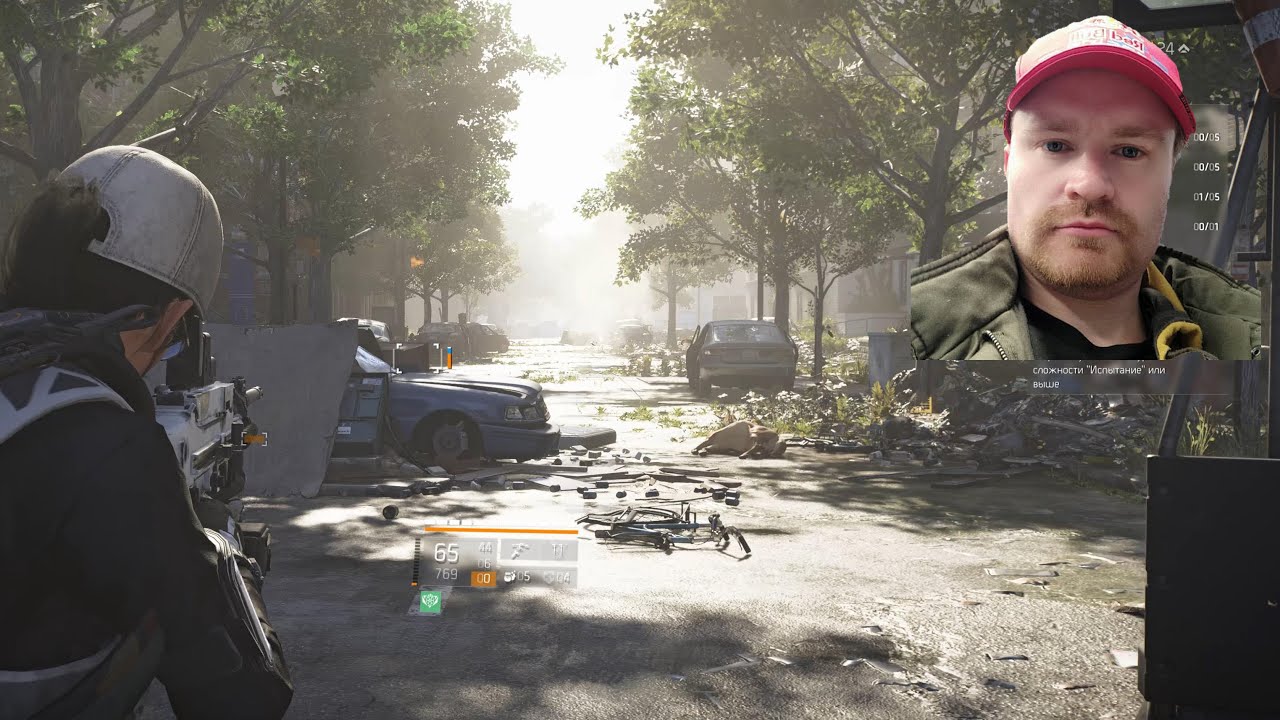Select the weapon pictogram slot
1280x720 pixels.
[x=519, y=550]
